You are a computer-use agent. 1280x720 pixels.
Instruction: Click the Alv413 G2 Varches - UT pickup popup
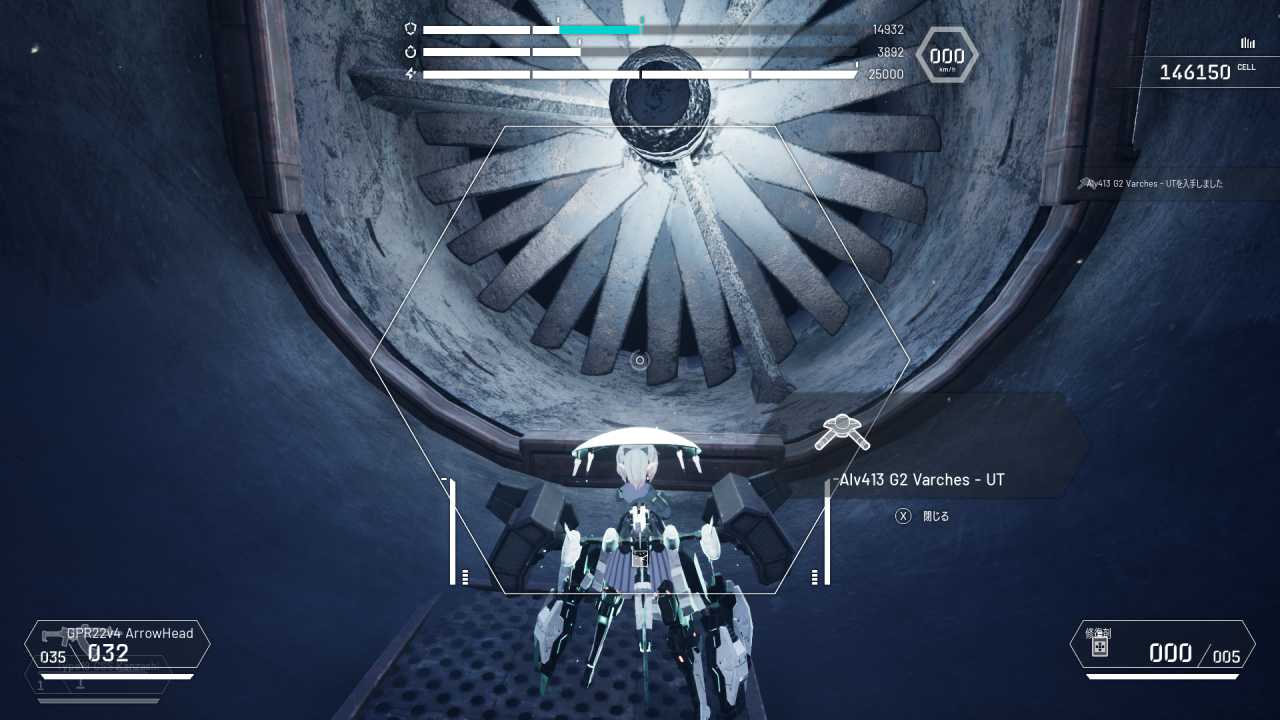click(922, 479)
